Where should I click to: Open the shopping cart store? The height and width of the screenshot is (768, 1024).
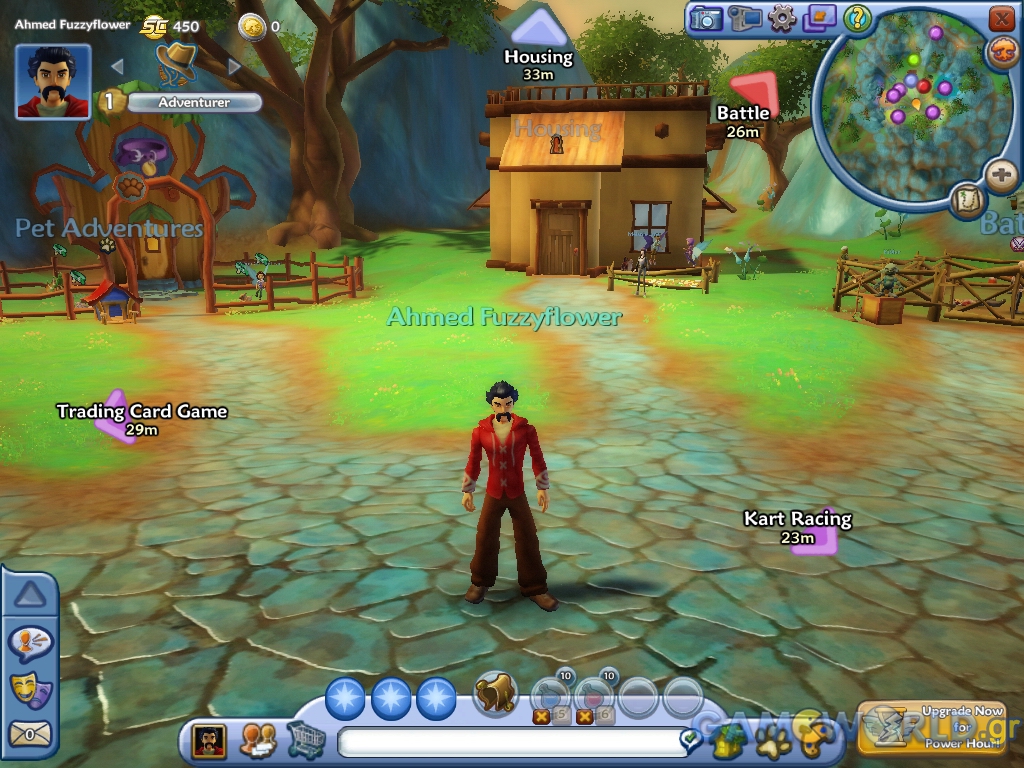tap(306, 740)
